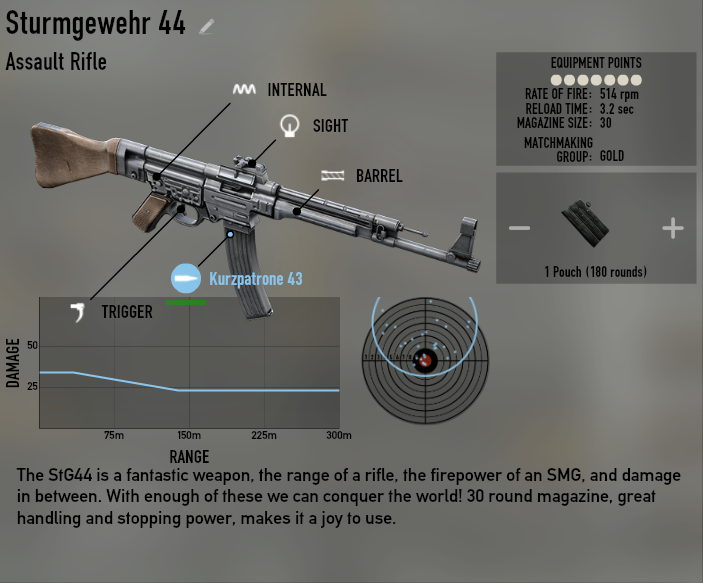The image size is (703, 583).
Task: Select the Kurzpatrone 43 ammunition type
Action: (x=187, y=279)
